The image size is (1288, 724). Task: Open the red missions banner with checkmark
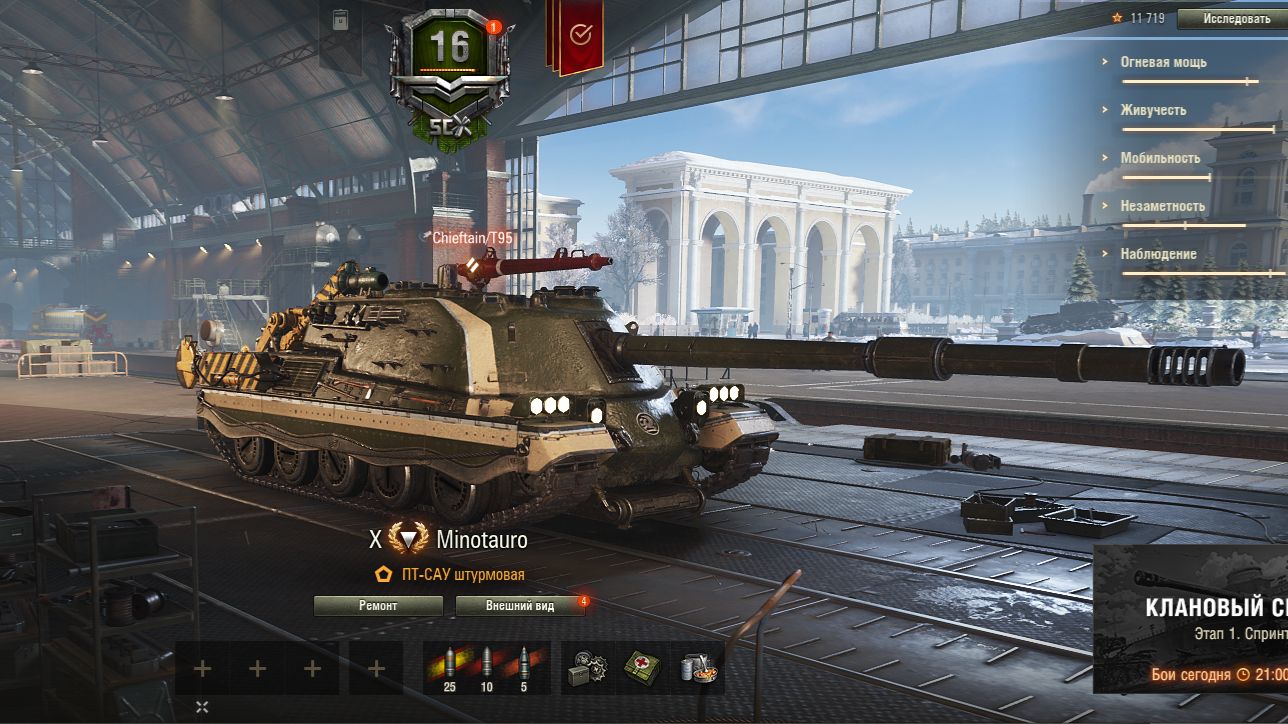point(579,37)
